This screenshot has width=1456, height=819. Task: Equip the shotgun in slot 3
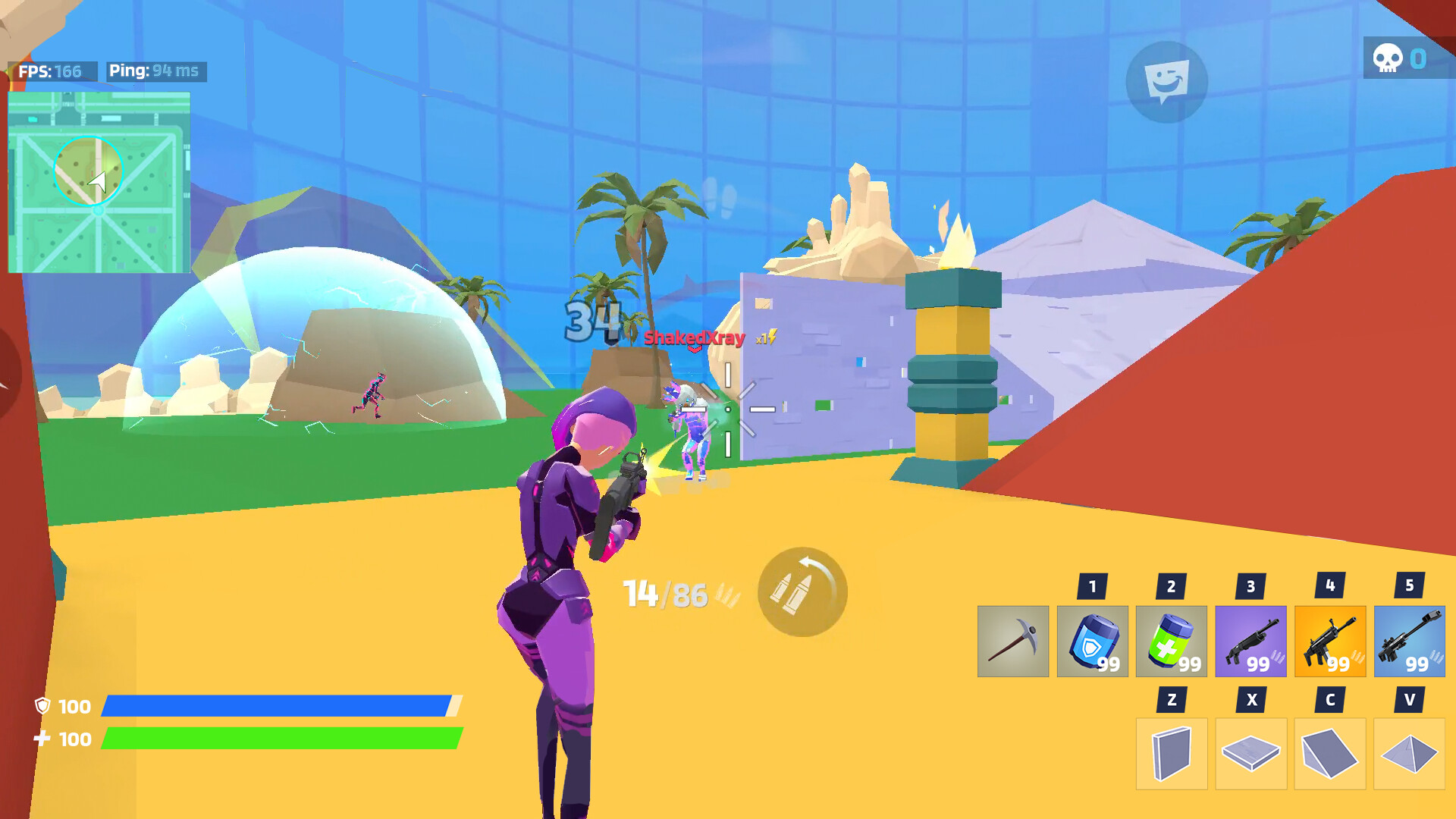[1252, 641]
